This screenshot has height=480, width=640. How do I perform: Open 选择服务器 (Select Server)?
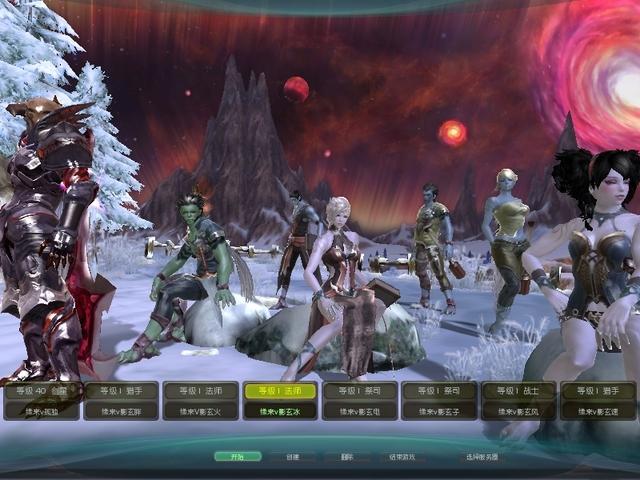click(481, 456)
